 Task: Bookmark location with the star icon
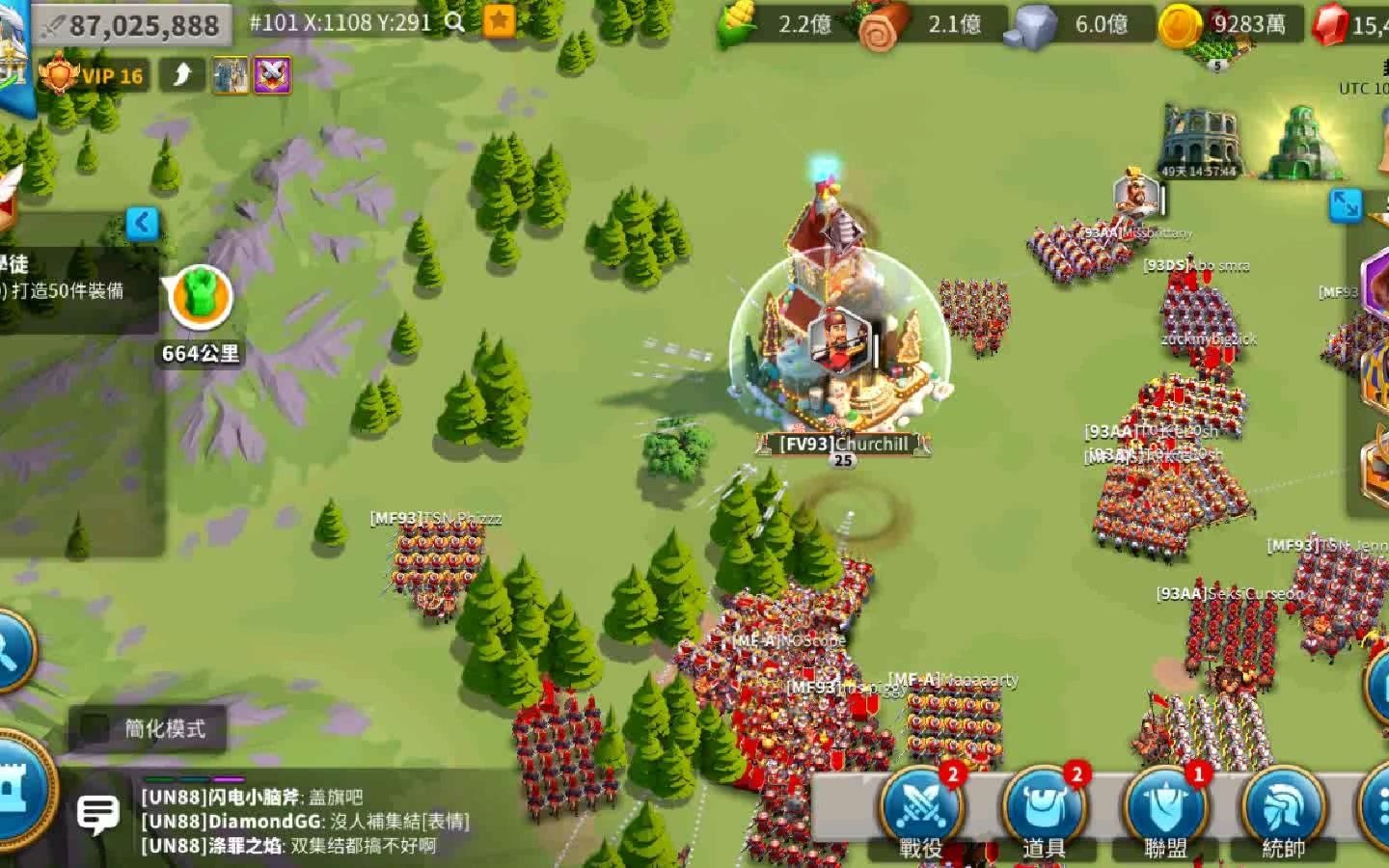coord(499,21)
